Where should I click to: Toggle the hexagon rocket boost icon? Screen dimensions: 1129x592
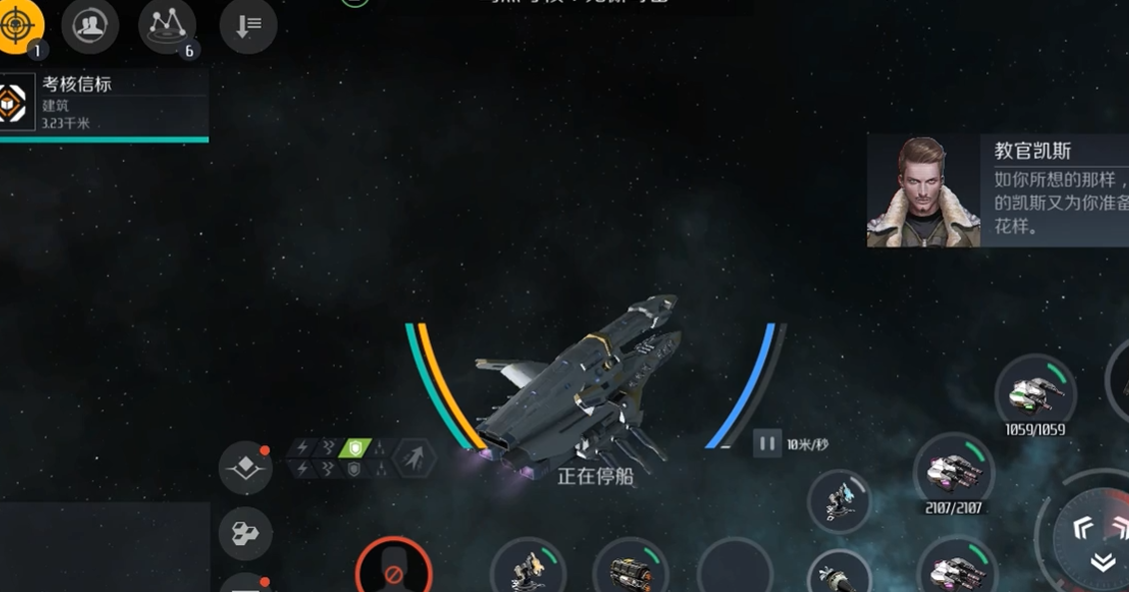click(x=414, y=458)
